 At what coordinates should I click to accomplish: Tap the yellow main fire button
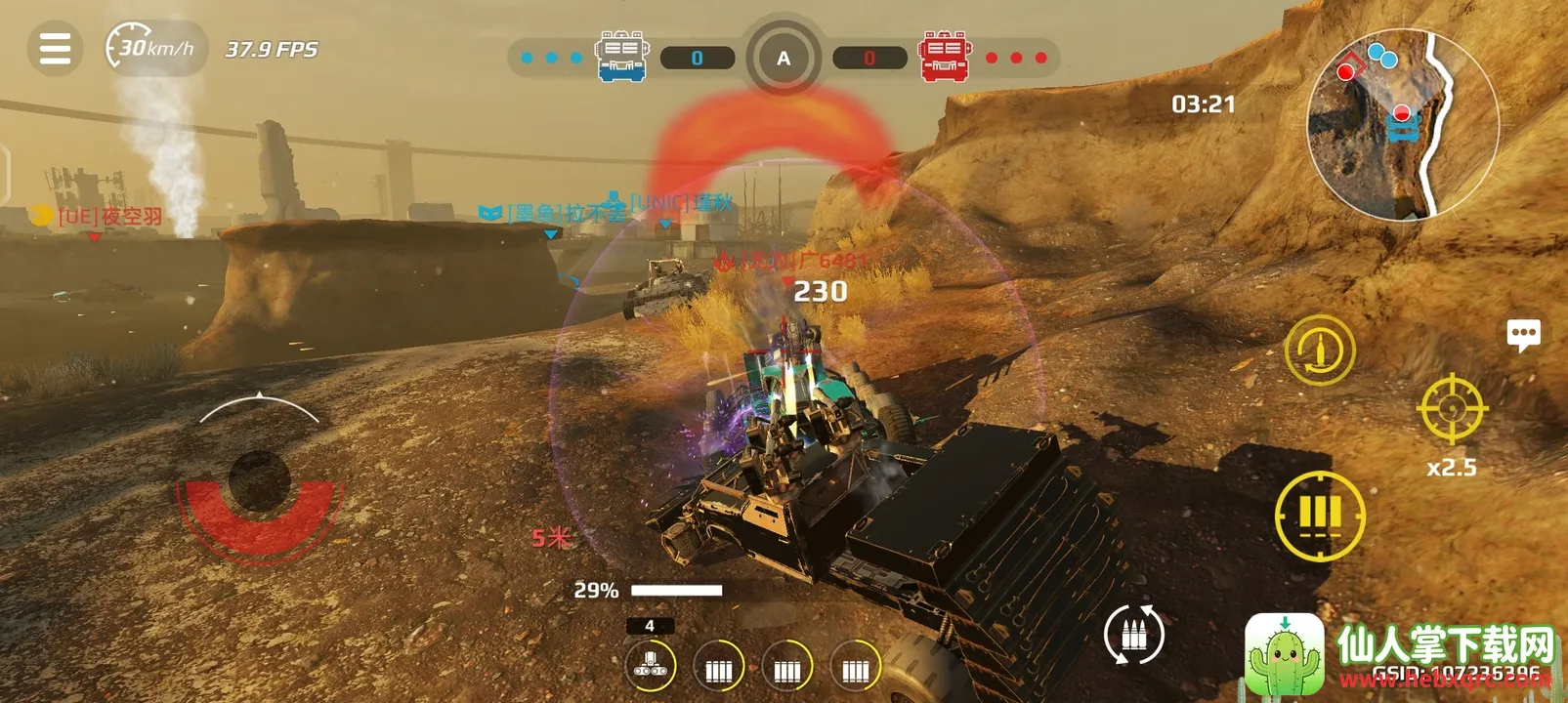pyautogui.click(x=1320, y=516)
